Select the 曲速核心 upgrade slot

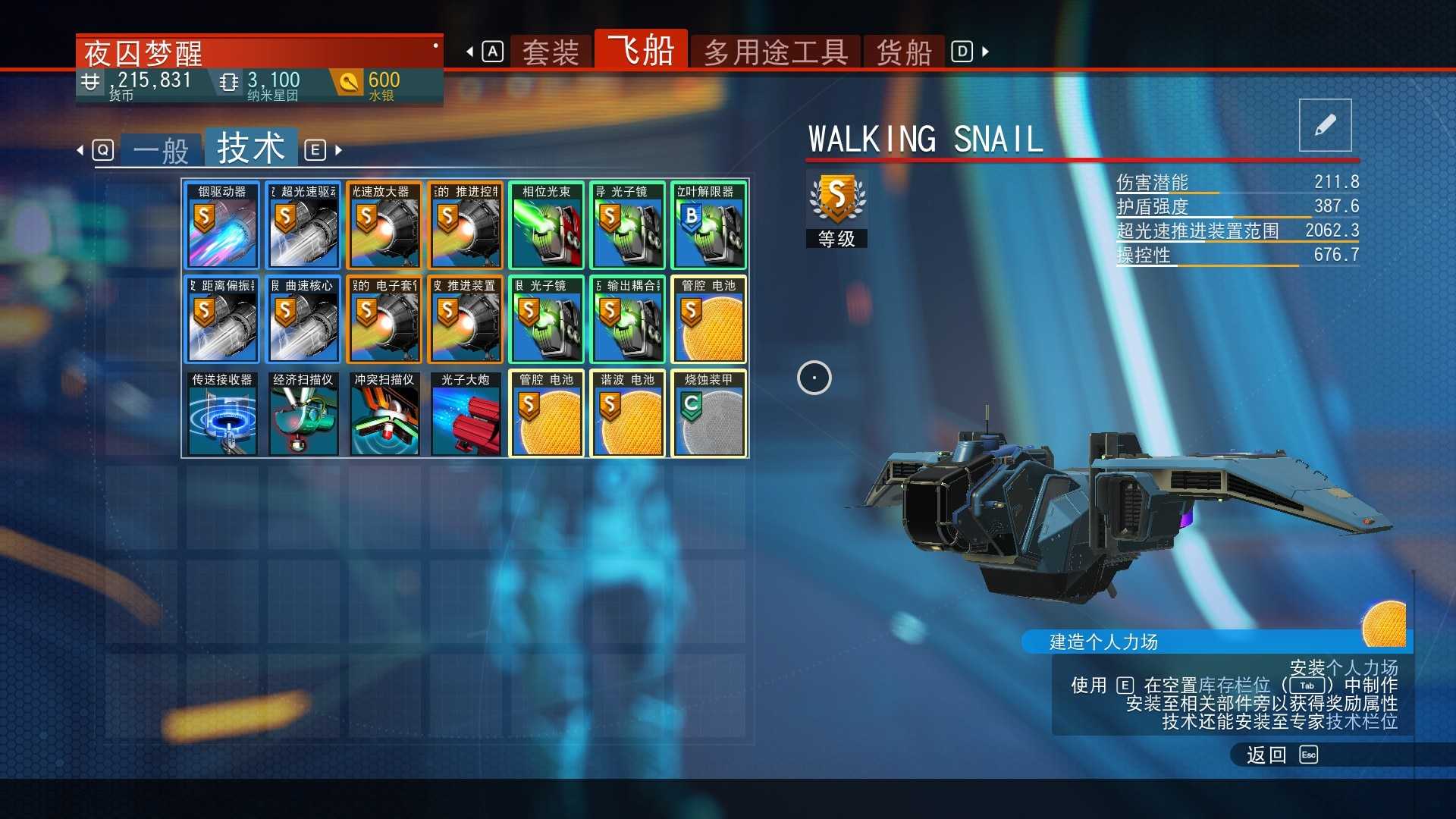pyautogui.click(x=303, y=319)
